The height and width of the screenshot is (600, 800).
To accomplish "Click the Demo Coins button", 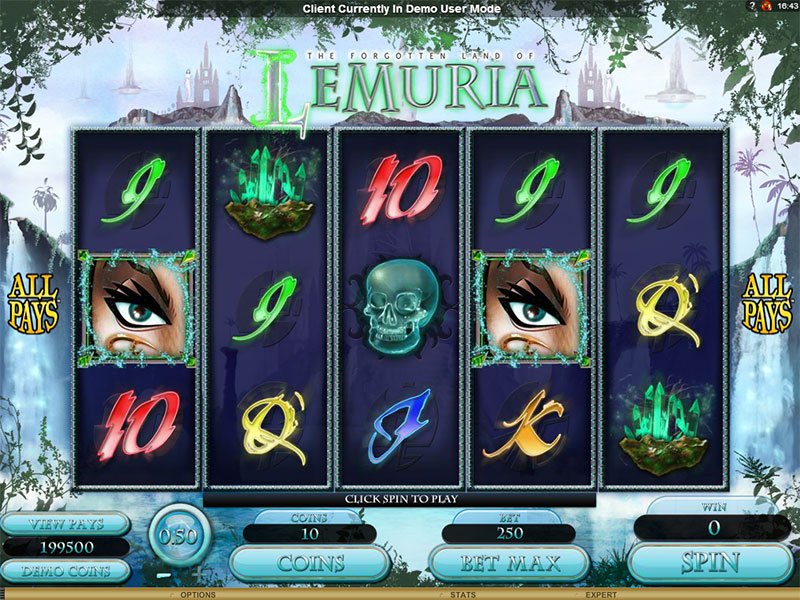I will pyautogui.click(x=65, y=571).
